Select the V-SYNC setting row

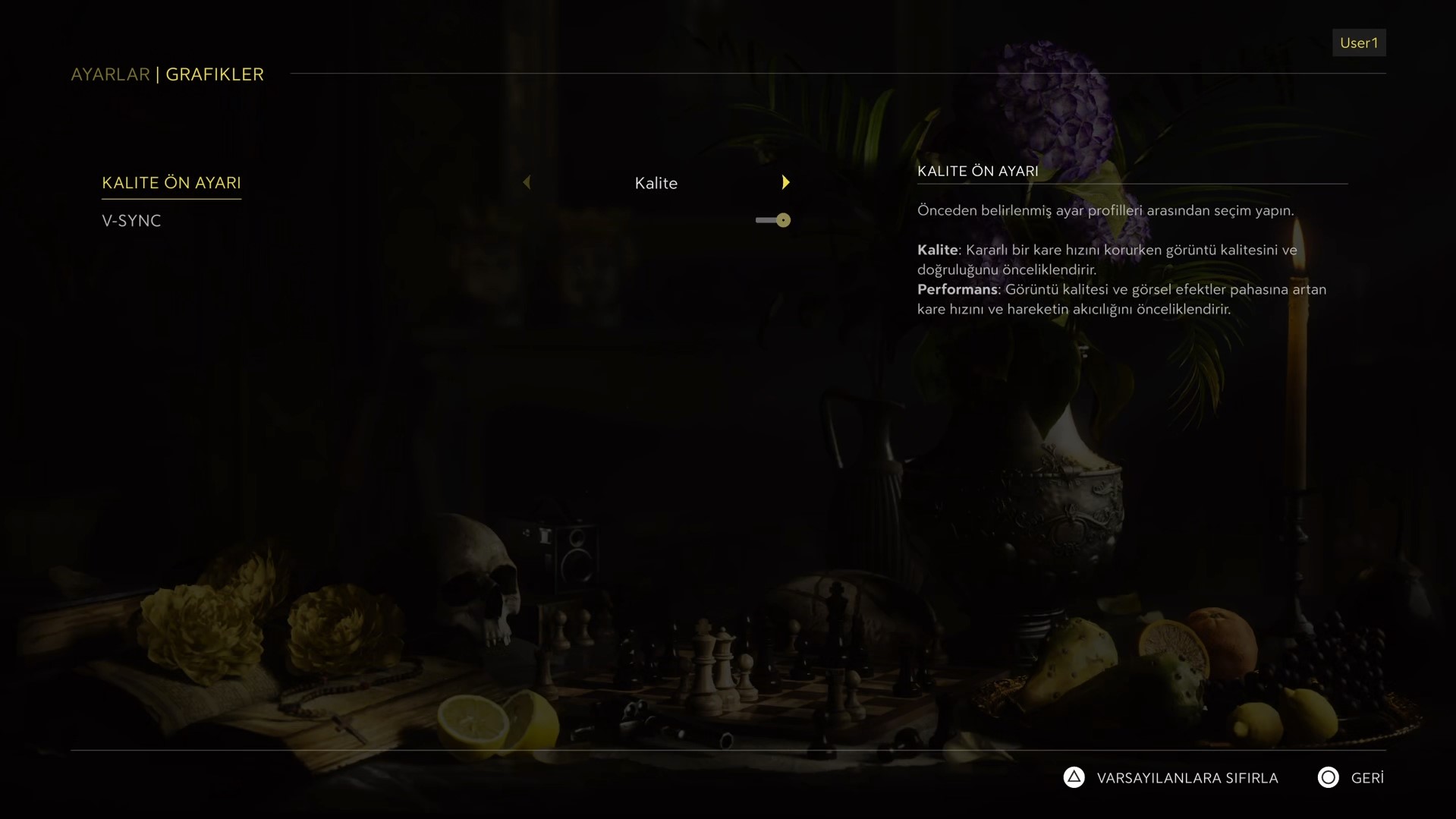(131, 221)
